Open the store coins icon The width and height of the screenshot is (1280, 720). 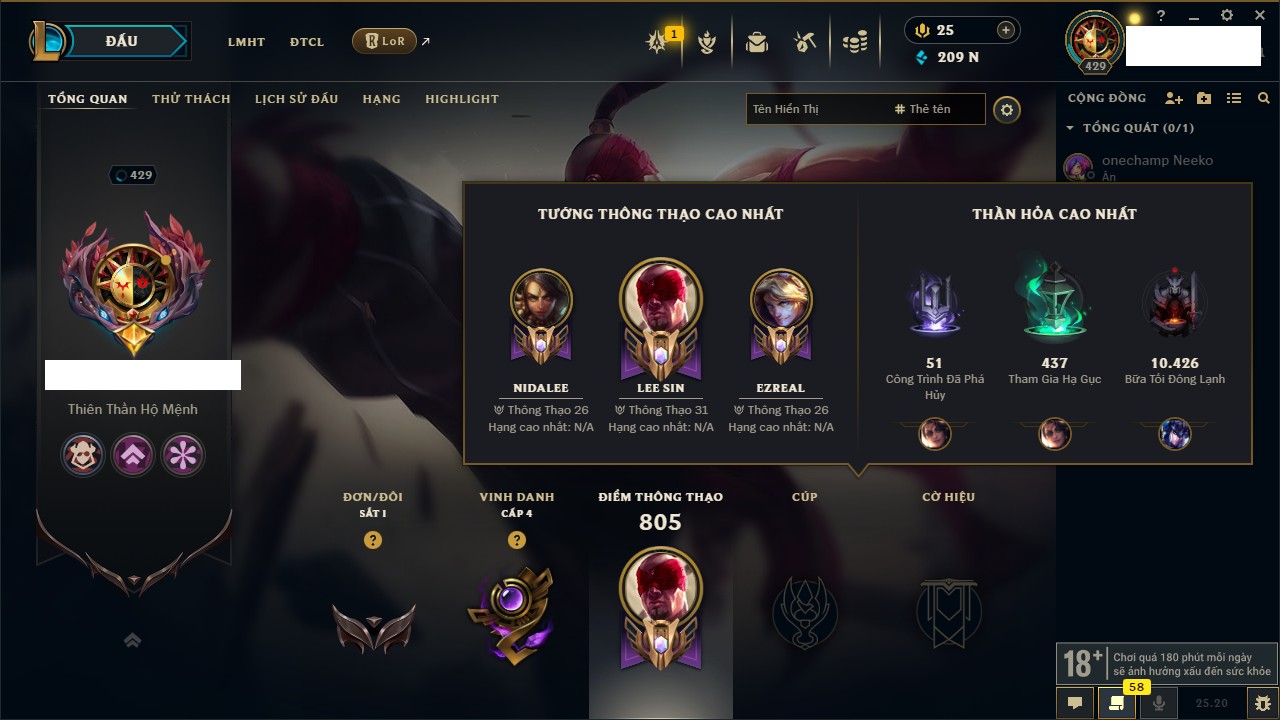click(x=854, y=42)
